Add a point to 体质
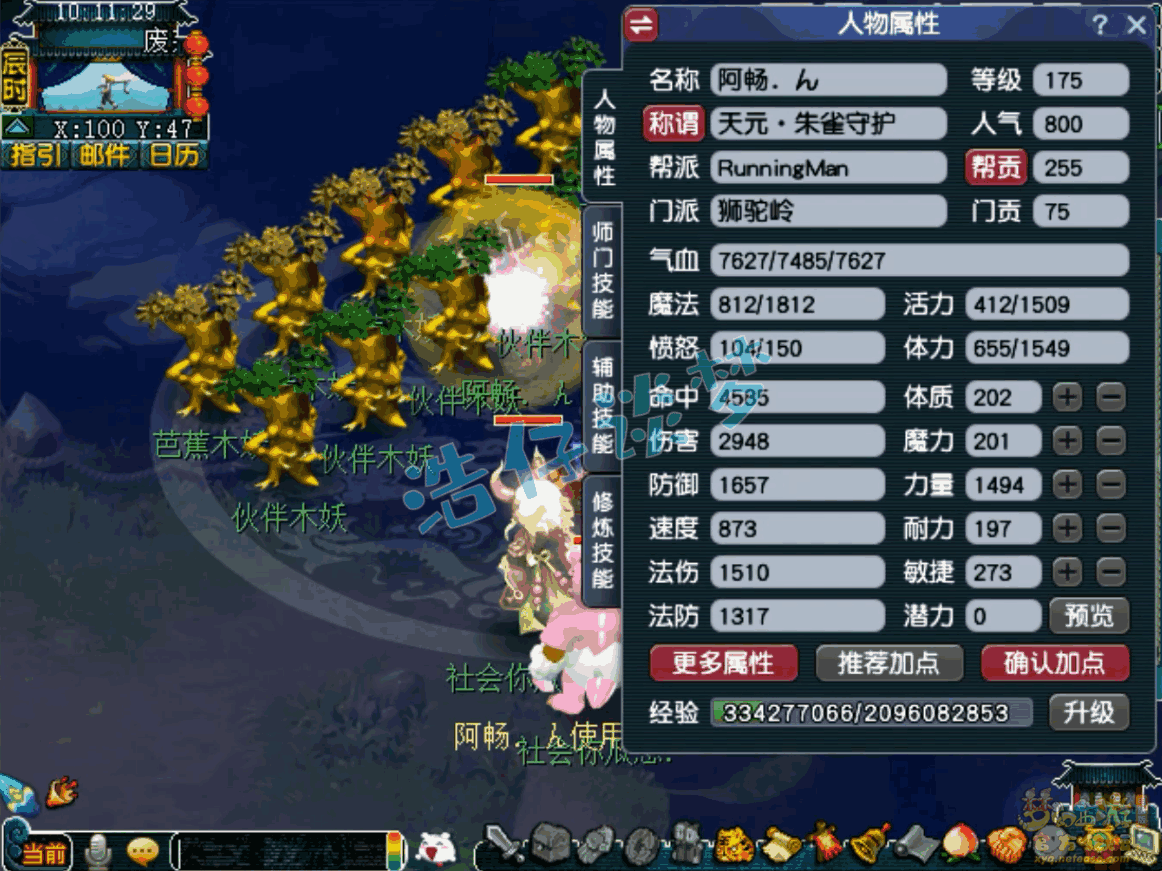Screen dimensions: 1162x871 (1068, 397)
